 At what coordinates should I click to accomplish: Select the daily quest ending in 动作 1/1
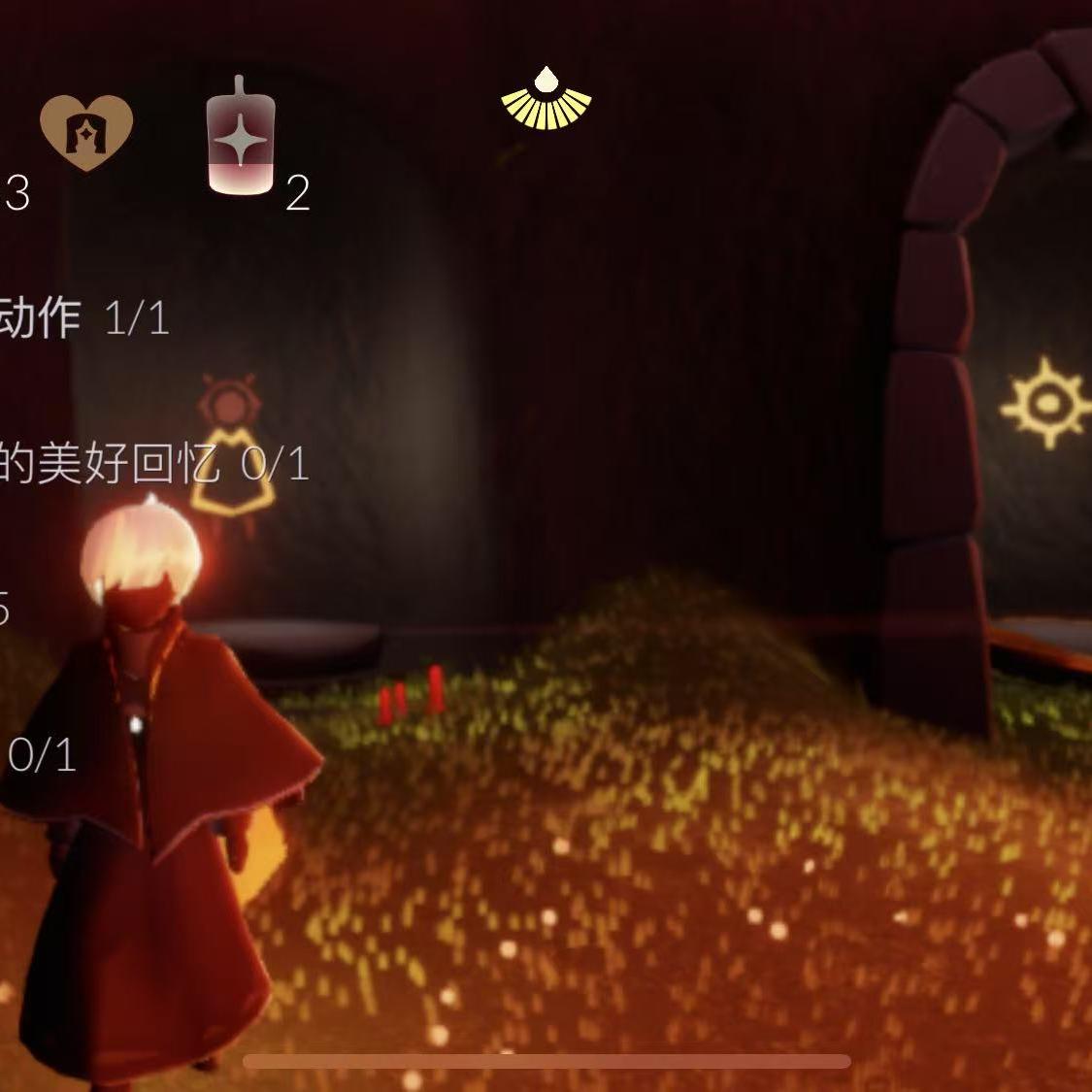(x=85, y=317)
